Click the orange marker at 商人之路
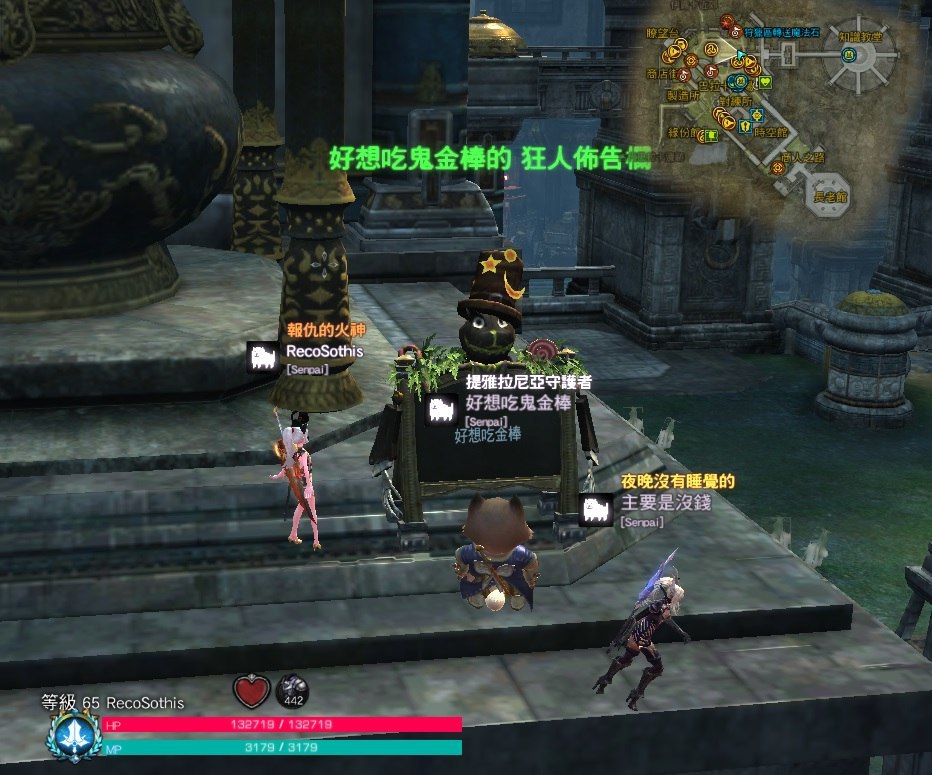932x775 pixels. coord(779,169)
